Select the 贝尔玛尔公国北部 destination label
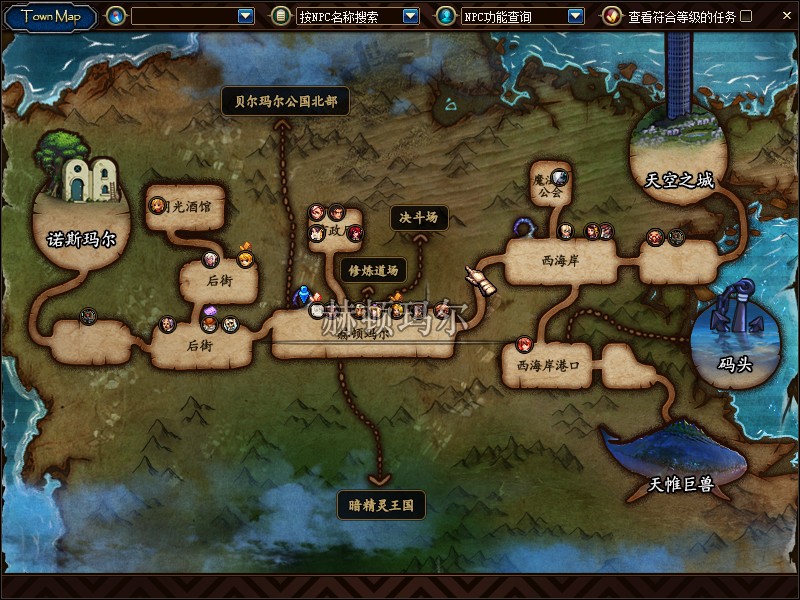The height and width of the screenshot is (600, 800). 285,101
